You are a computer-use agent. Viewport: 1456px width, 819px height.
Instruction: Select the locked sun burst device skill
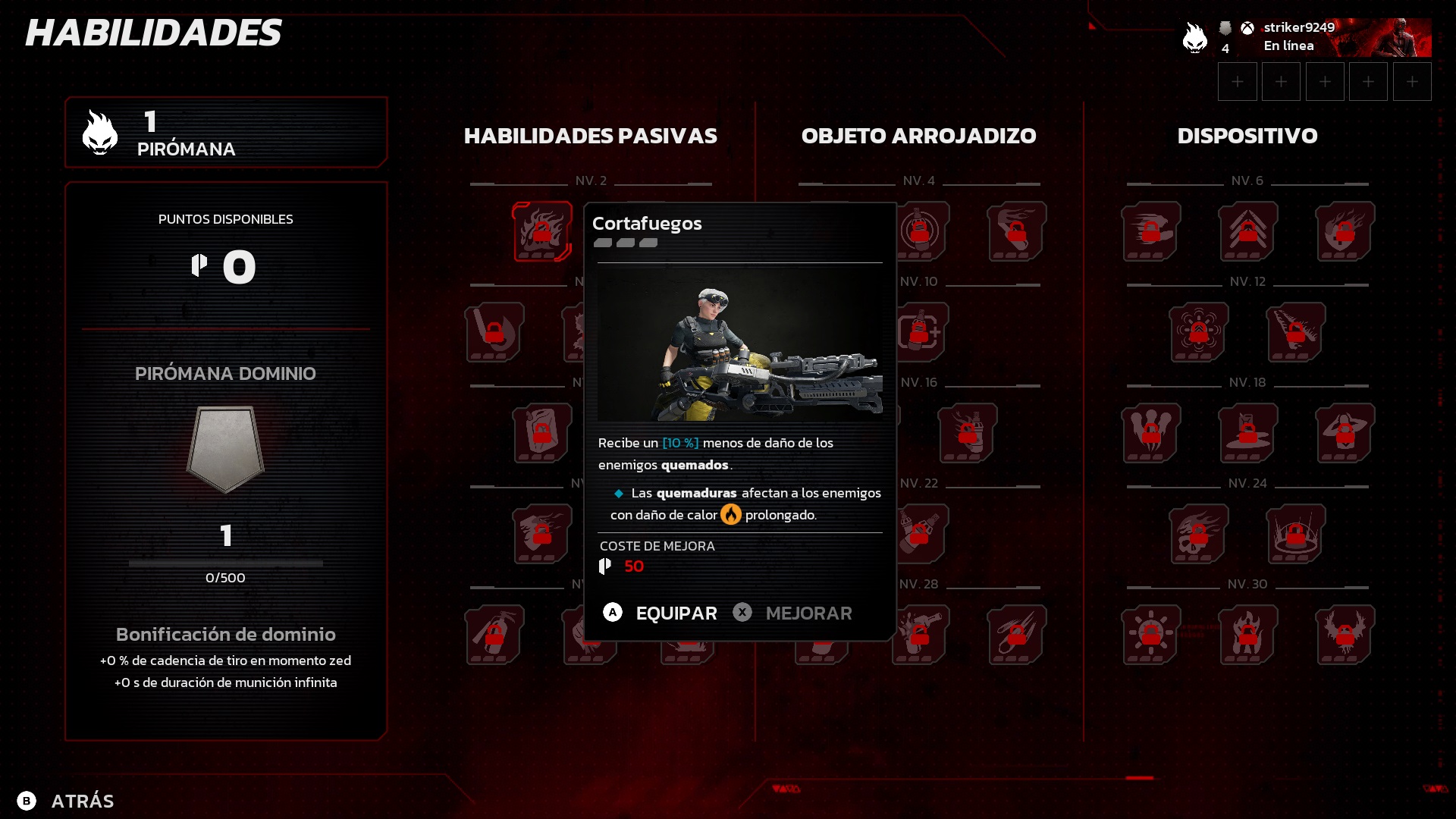[x=1150, y=635]
